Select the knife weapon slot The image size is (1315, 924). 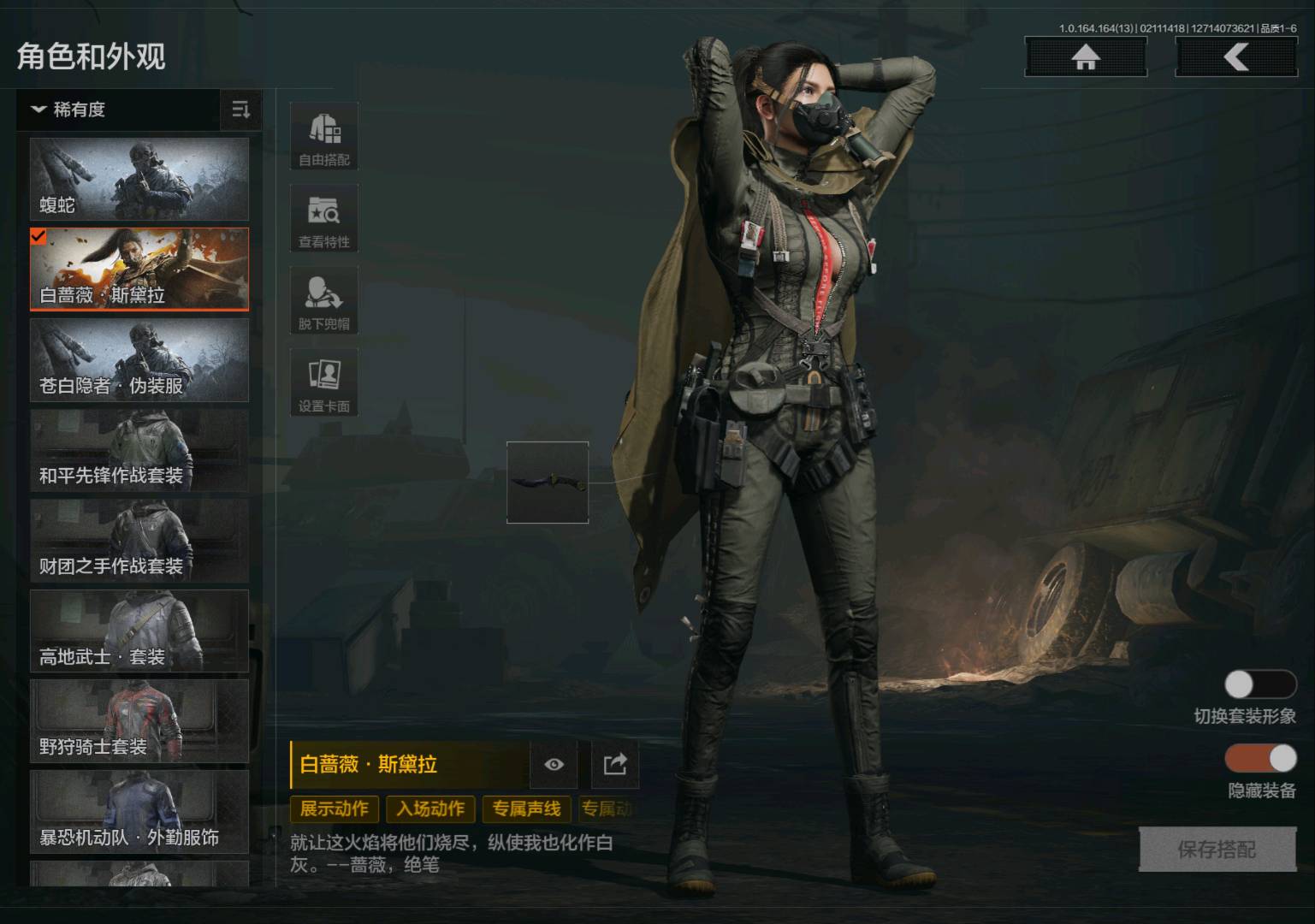548,482
